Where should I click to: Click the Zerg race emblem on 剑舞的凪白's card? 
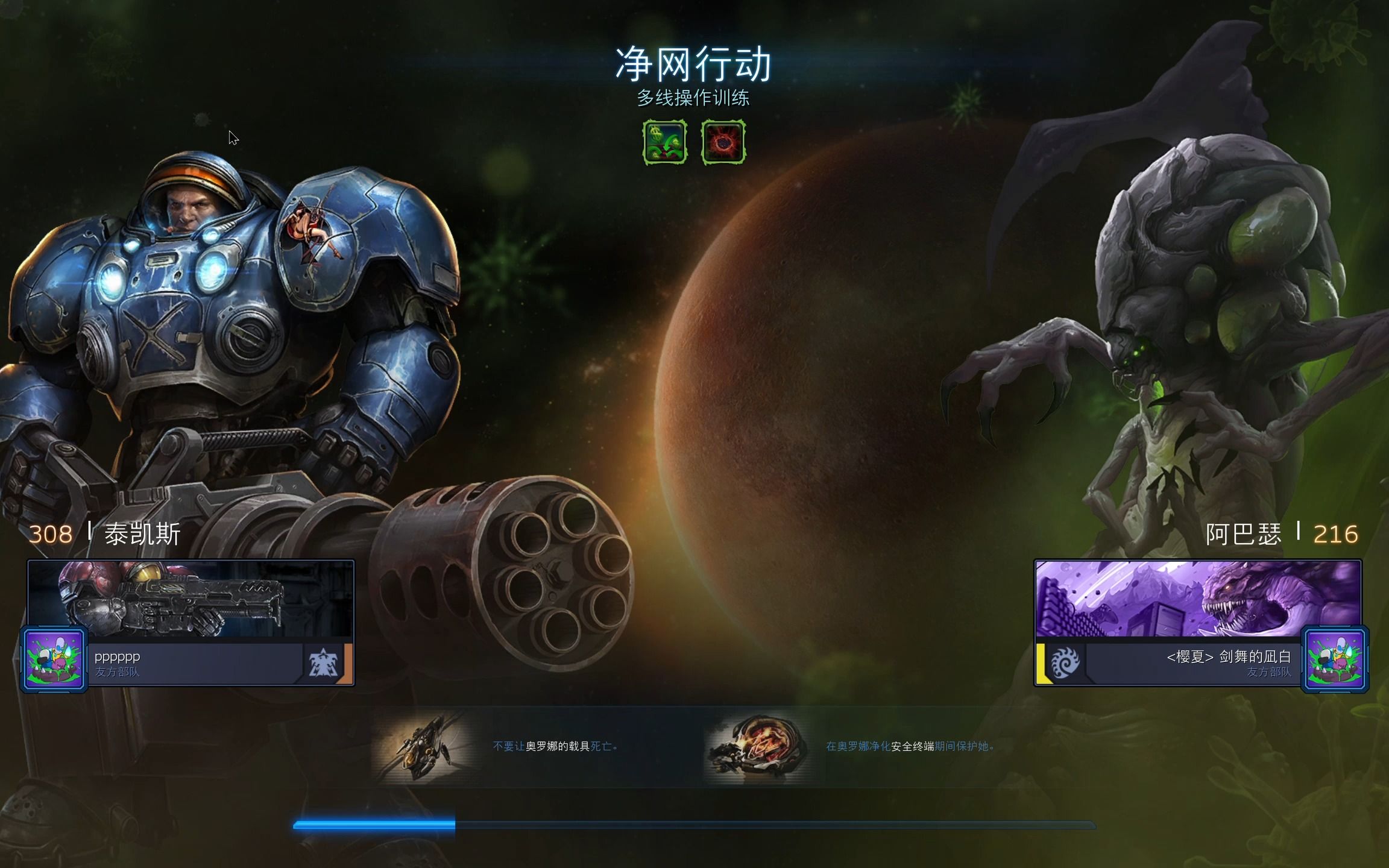point(1065,663)
